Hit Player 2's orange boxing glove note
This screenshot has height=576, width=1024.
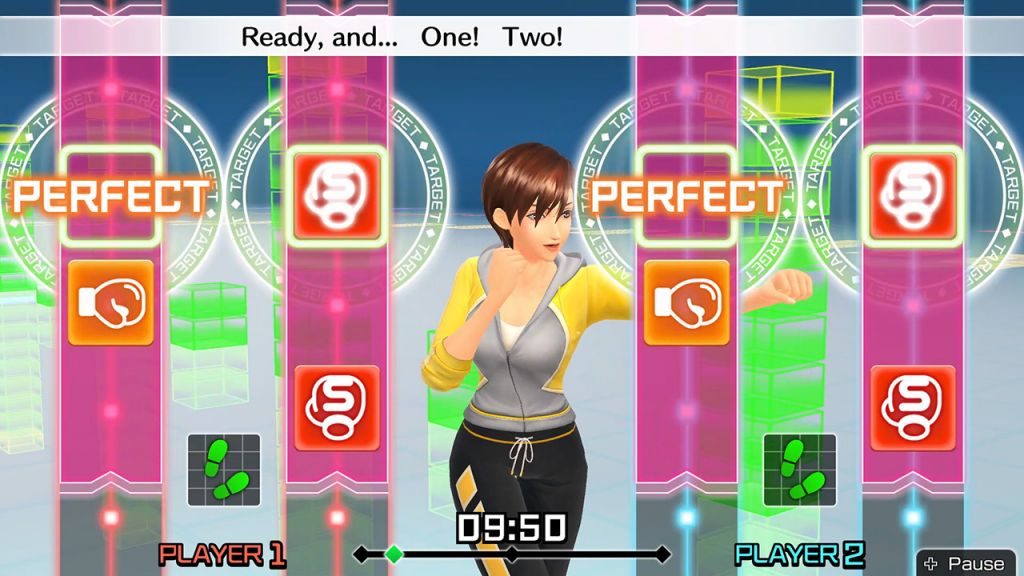pos(685,302)
